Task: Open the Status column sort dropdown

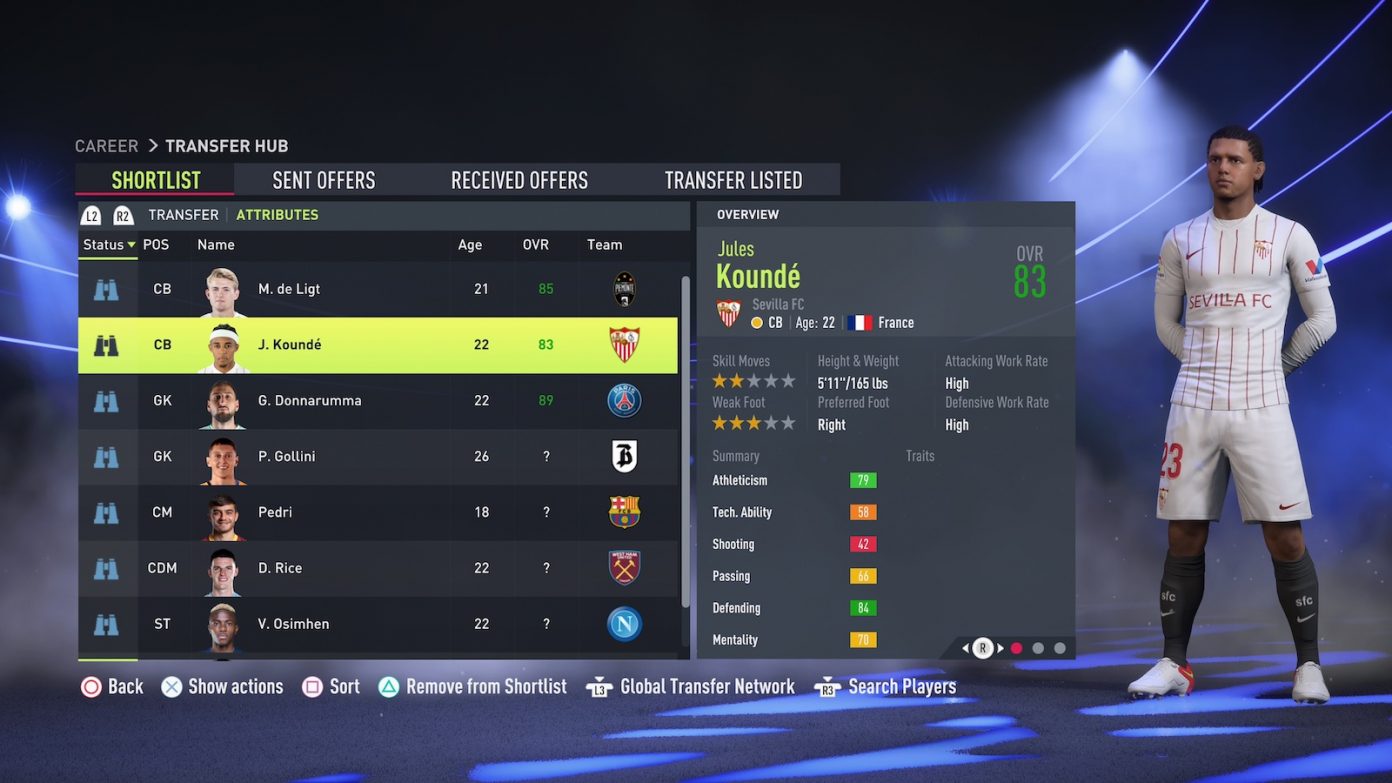Action: [x=107, y=244]
